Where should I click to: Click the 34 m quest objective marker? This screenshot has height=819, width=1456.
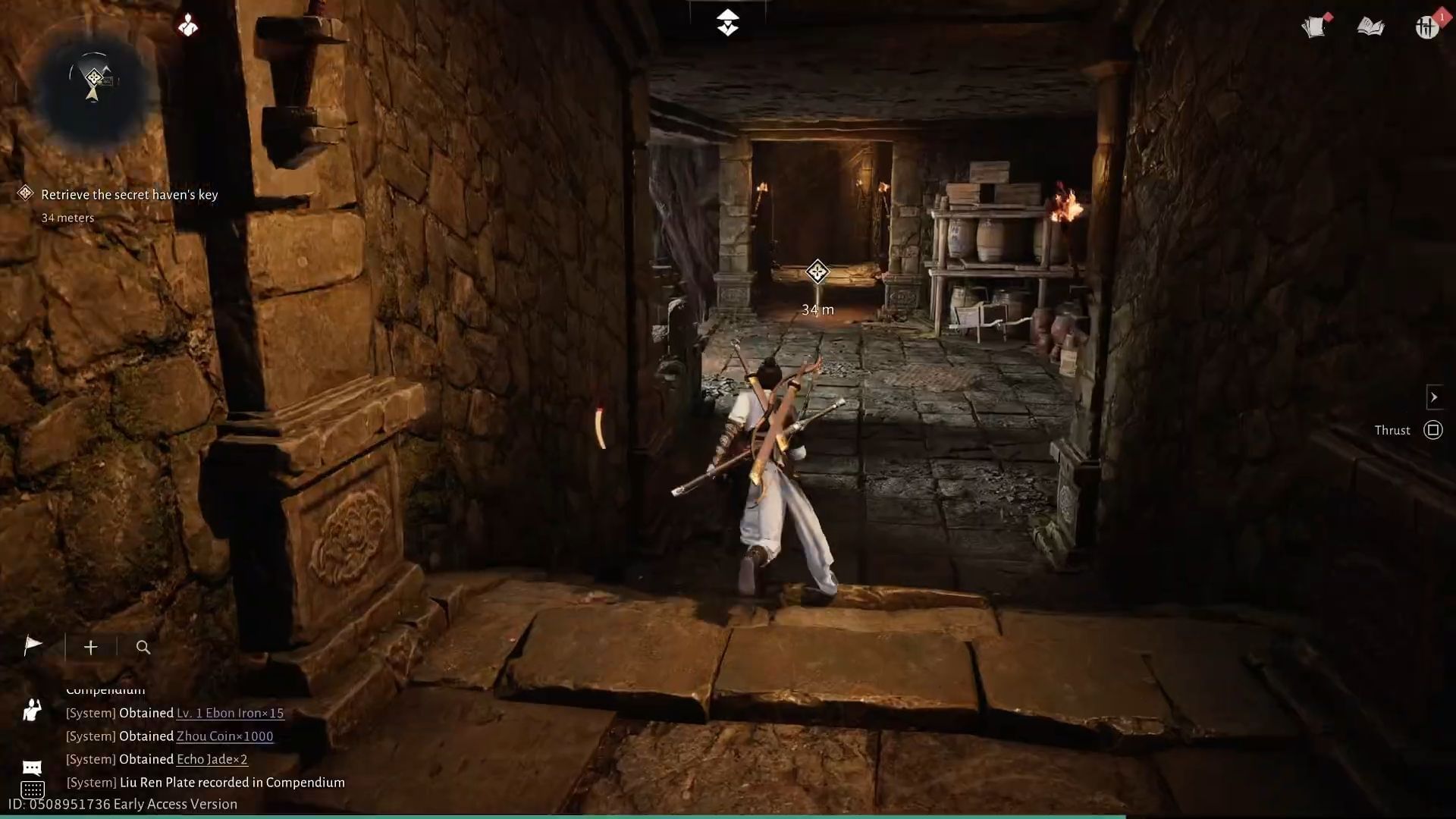(817, 273)
